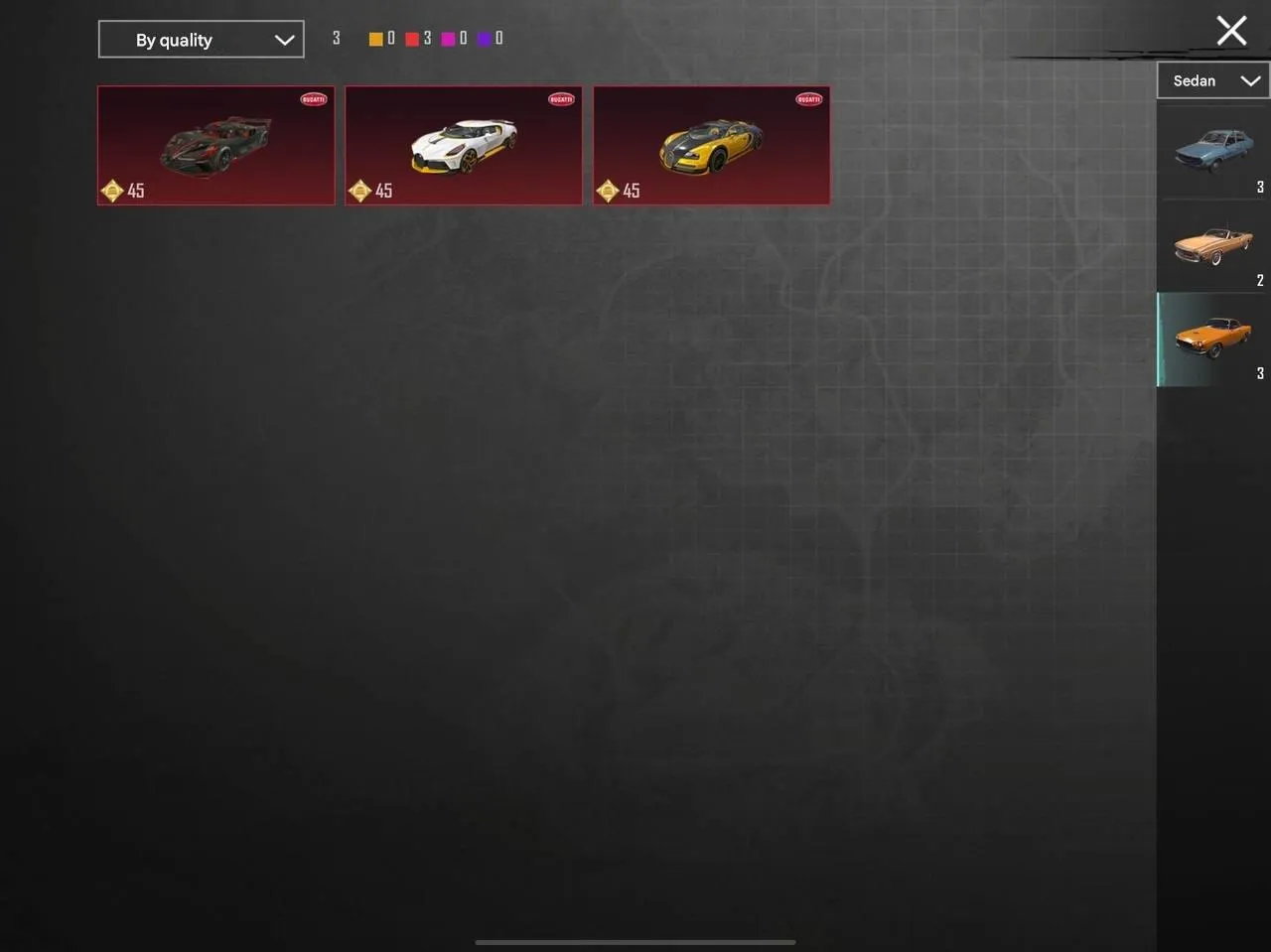Click the Bugatti badge on the white car card
The image size is (1271, 952).
(560, 99)
